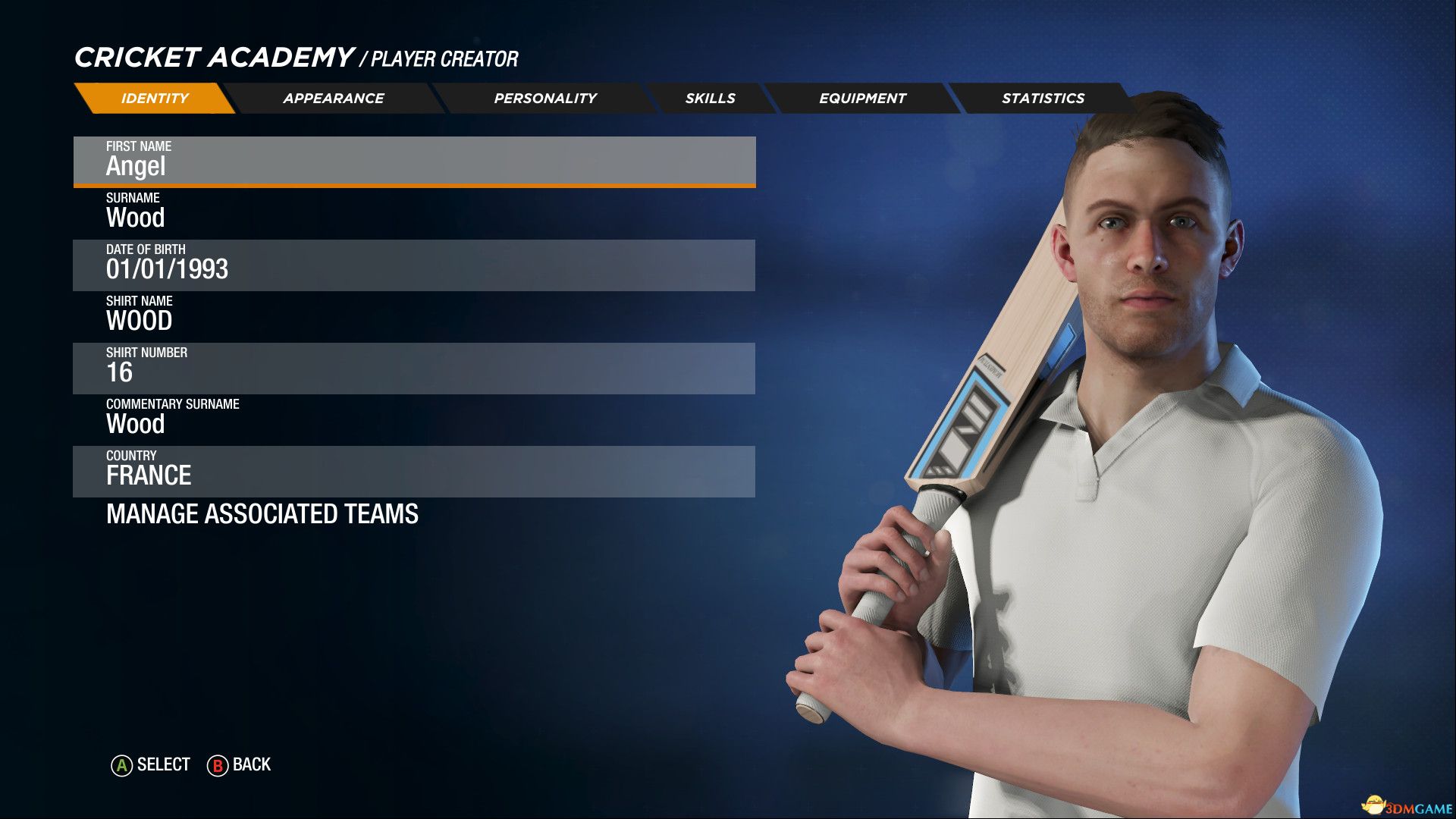Viewport: 1456px width, 819px height.
Task: Open the Appearance tab
Action: tap(334, 99)
